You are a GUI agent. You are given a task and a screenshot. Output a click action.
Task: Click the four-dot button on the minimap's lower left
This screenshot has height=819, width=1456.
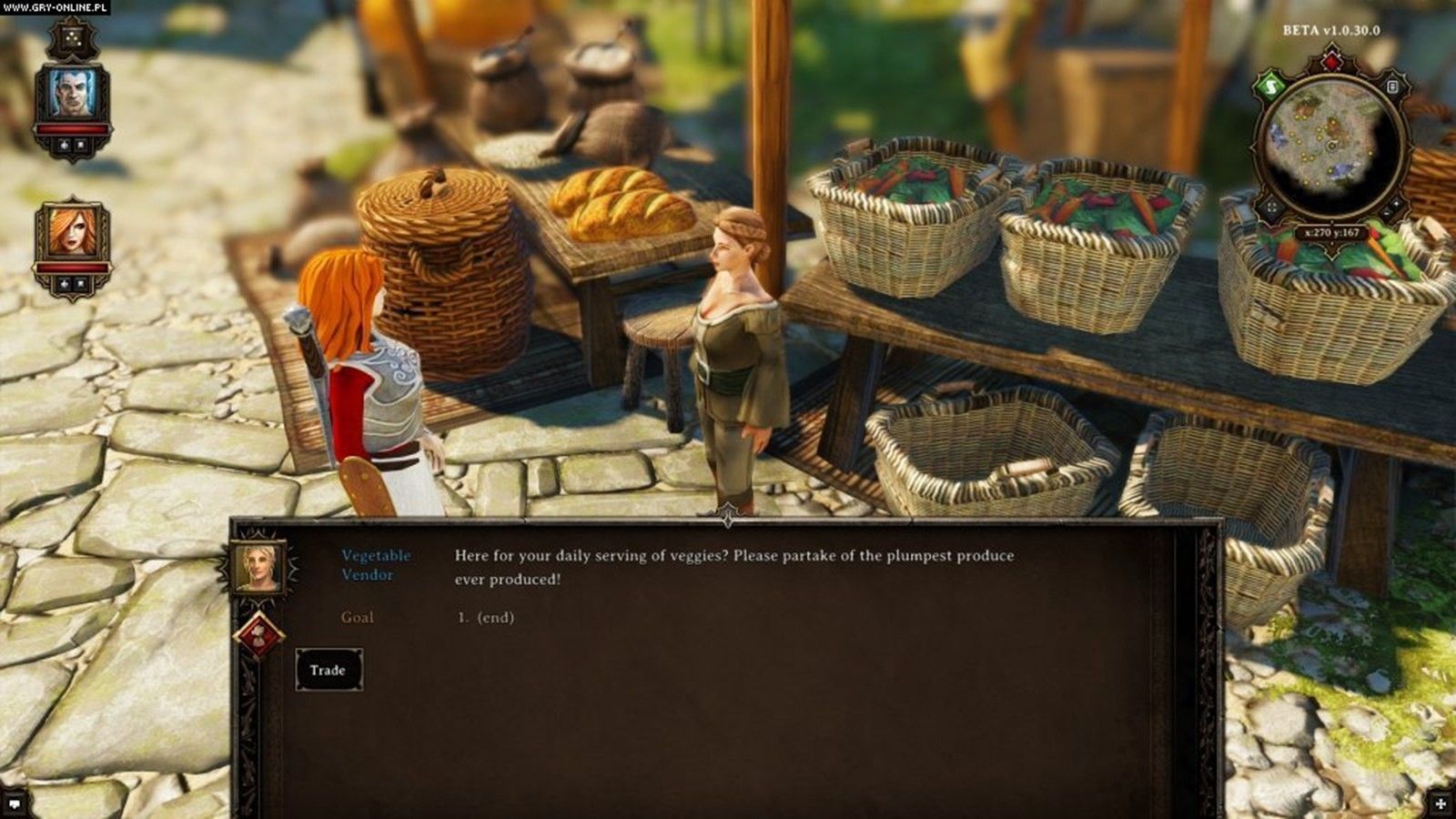point(1271,207)
